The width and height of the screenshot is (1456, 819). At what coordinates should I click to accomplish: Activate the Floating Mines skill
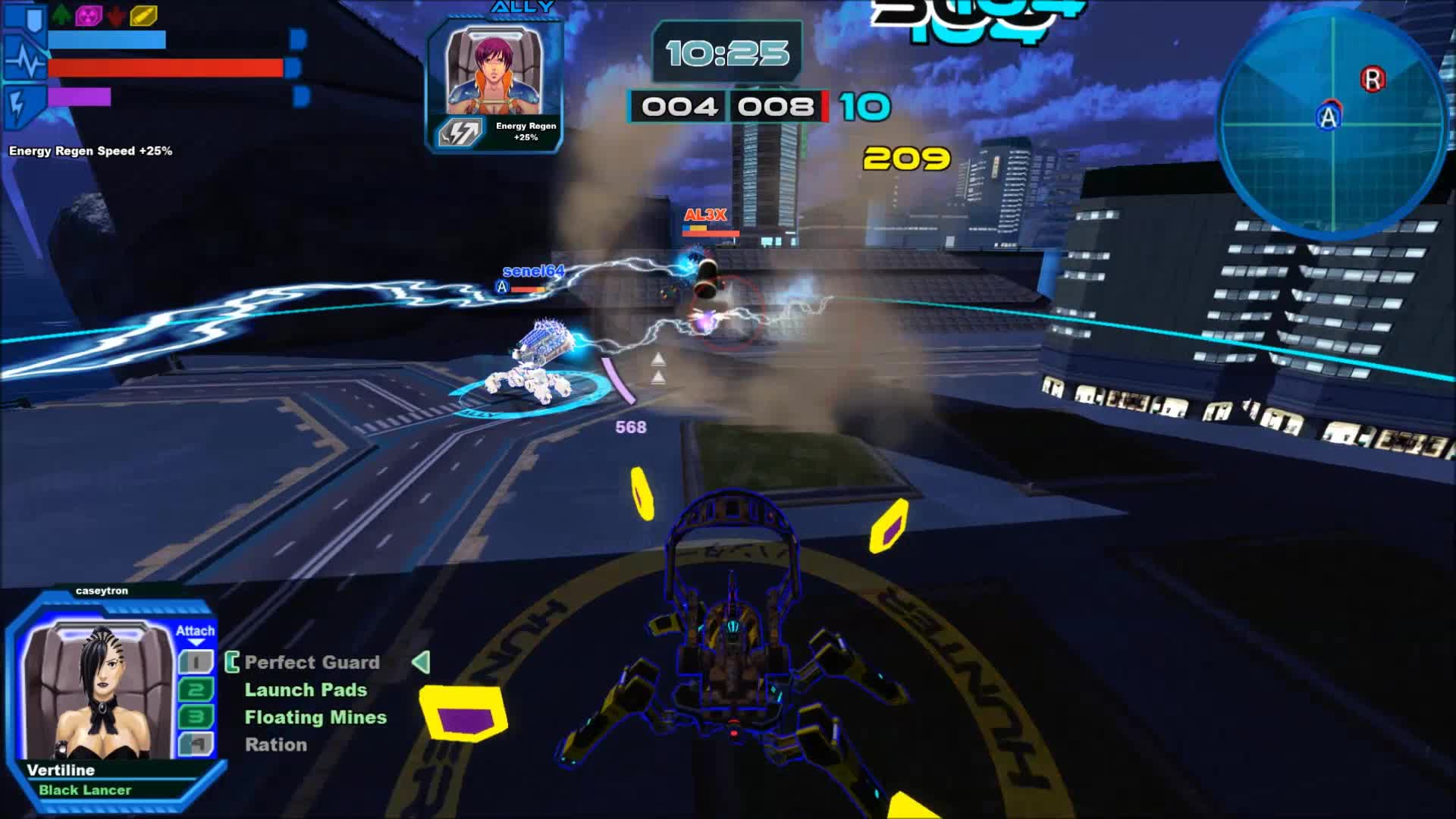tap(315, 717)
